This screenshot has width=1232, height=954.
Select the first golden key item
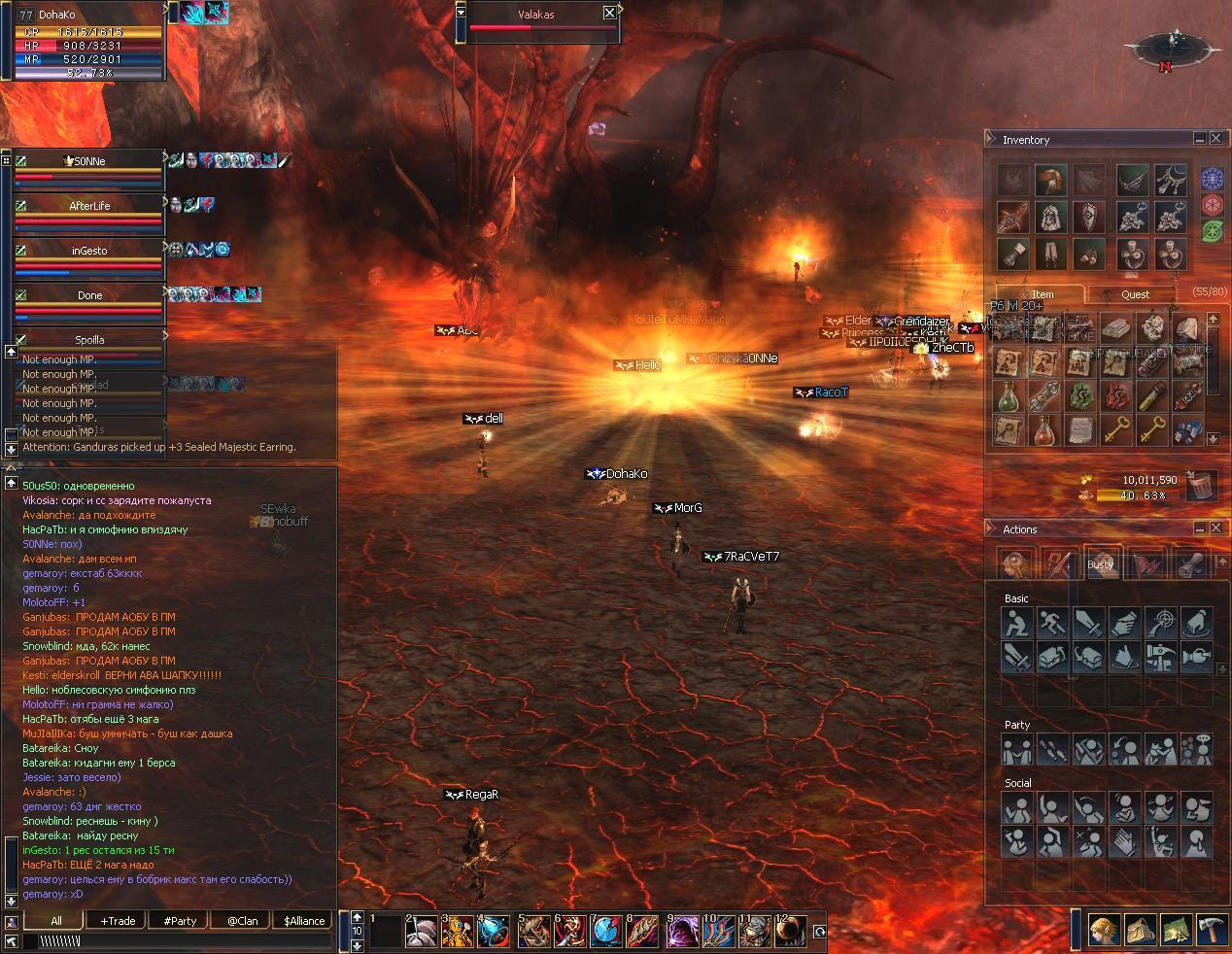1117,428
